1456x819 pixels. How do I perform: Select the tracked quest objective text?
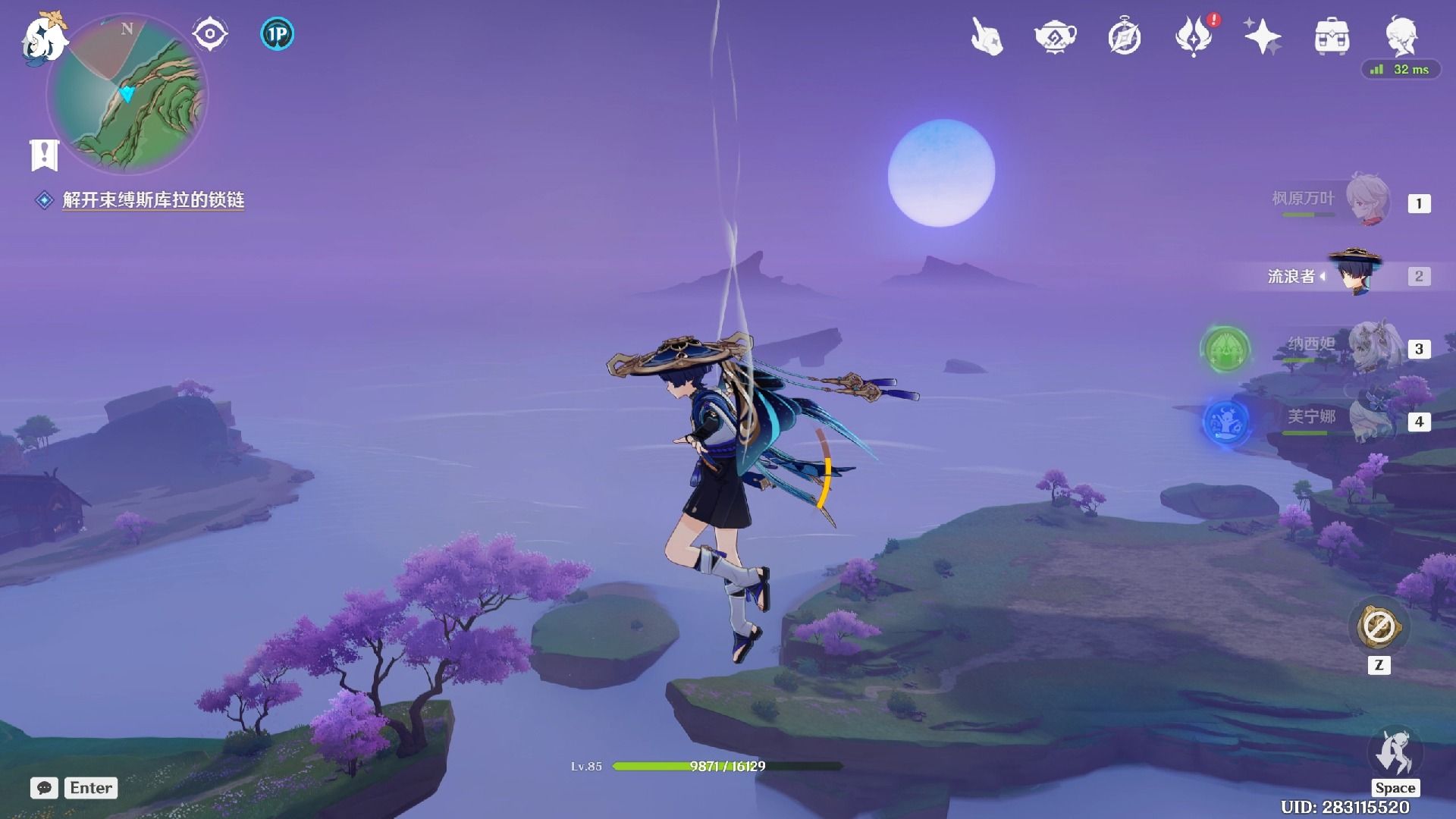click(152, 200)
